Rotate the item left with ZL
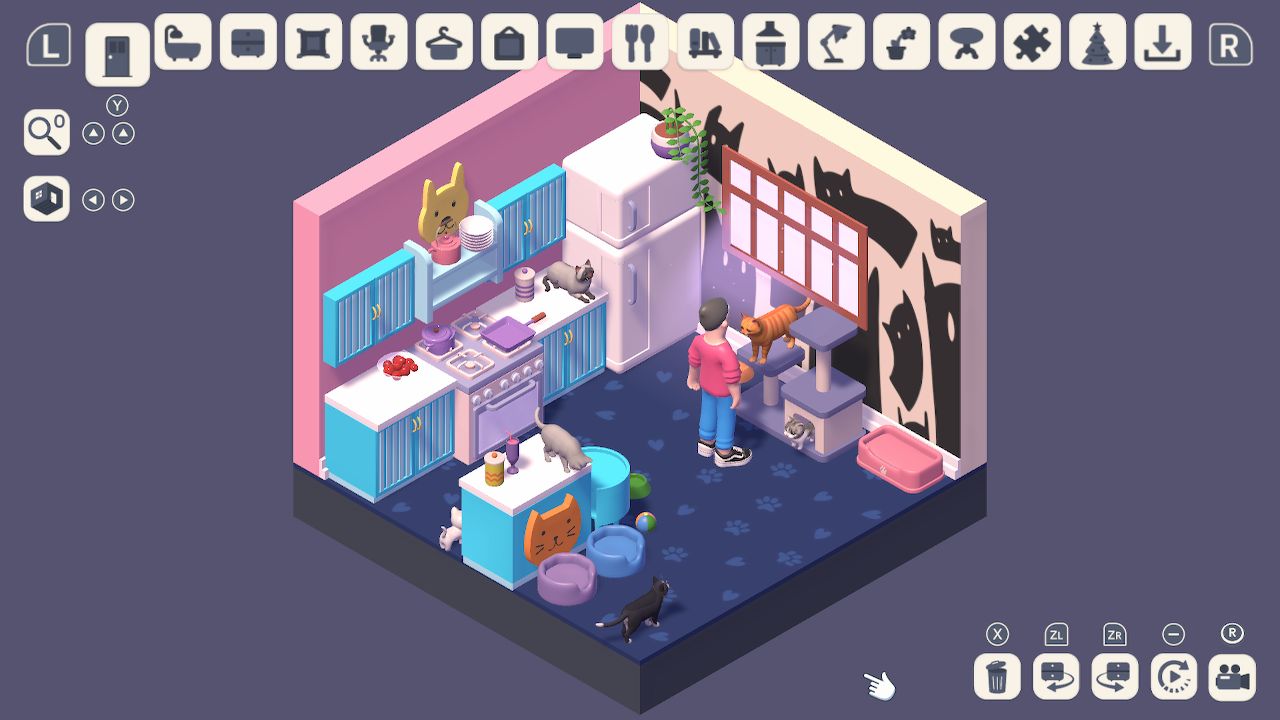1280x720 pixels. pos(1054,677)
